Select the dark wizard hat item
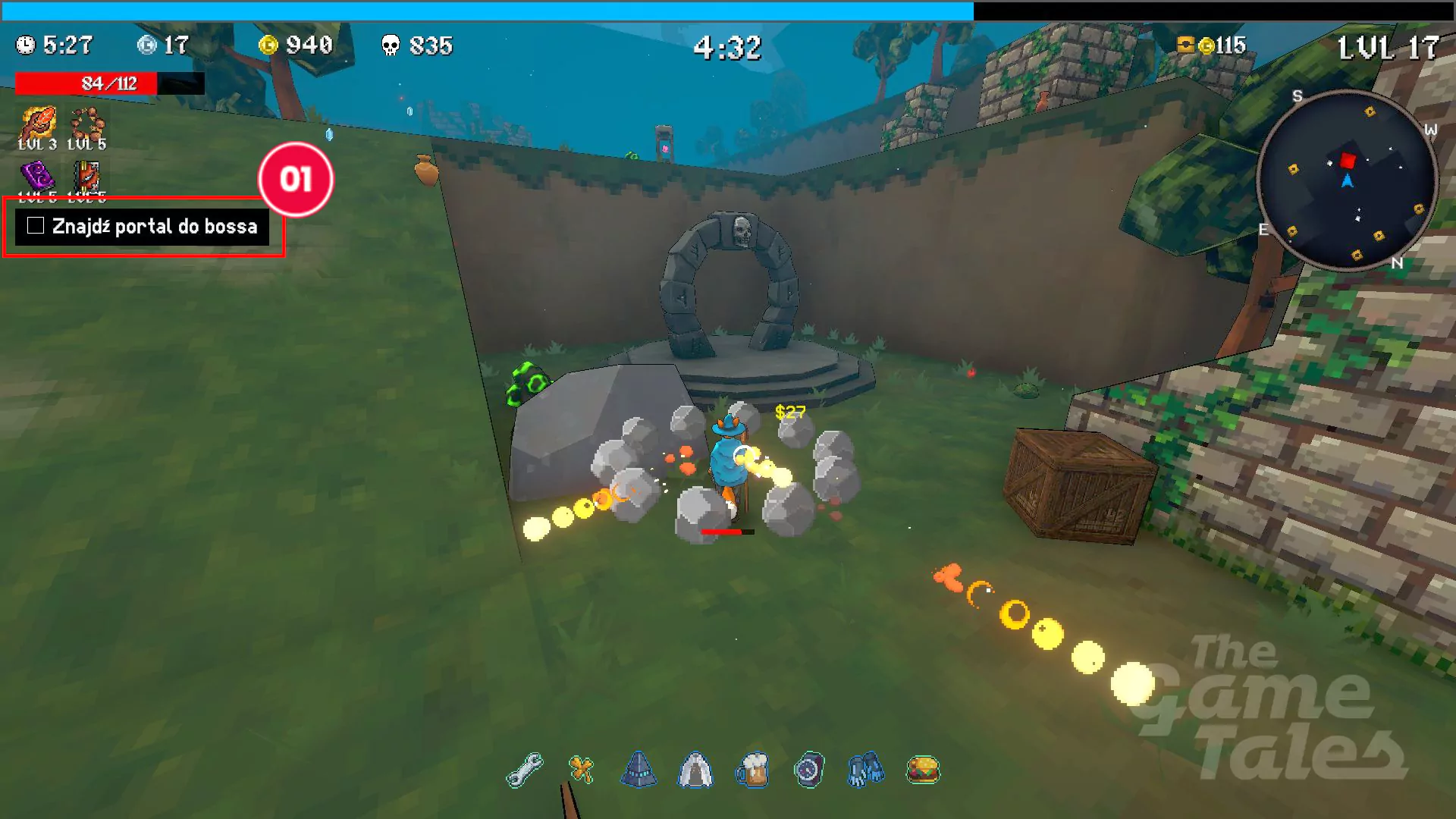This screenshot has height=819, width=1456. [x=639, y=770]
